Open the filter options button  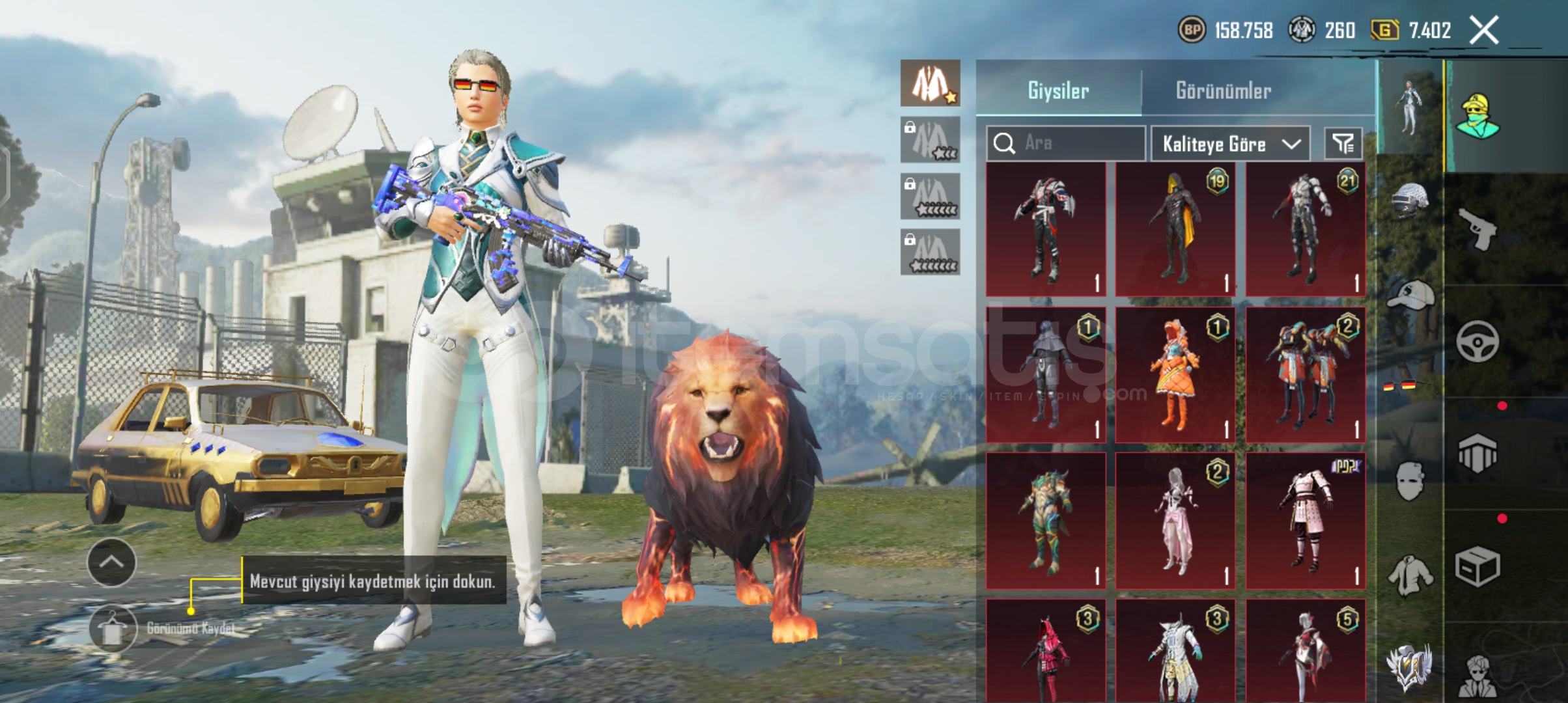click(1343, 143)
